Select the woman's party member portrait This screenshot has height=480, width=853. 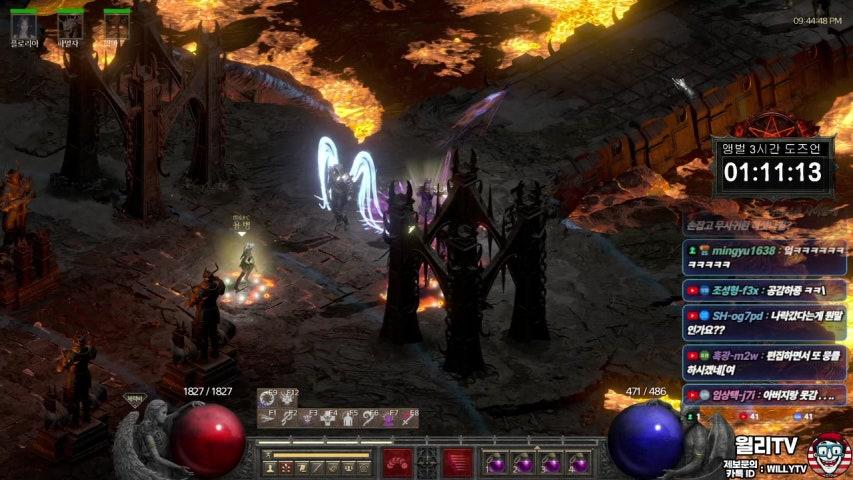coord(24,25)
